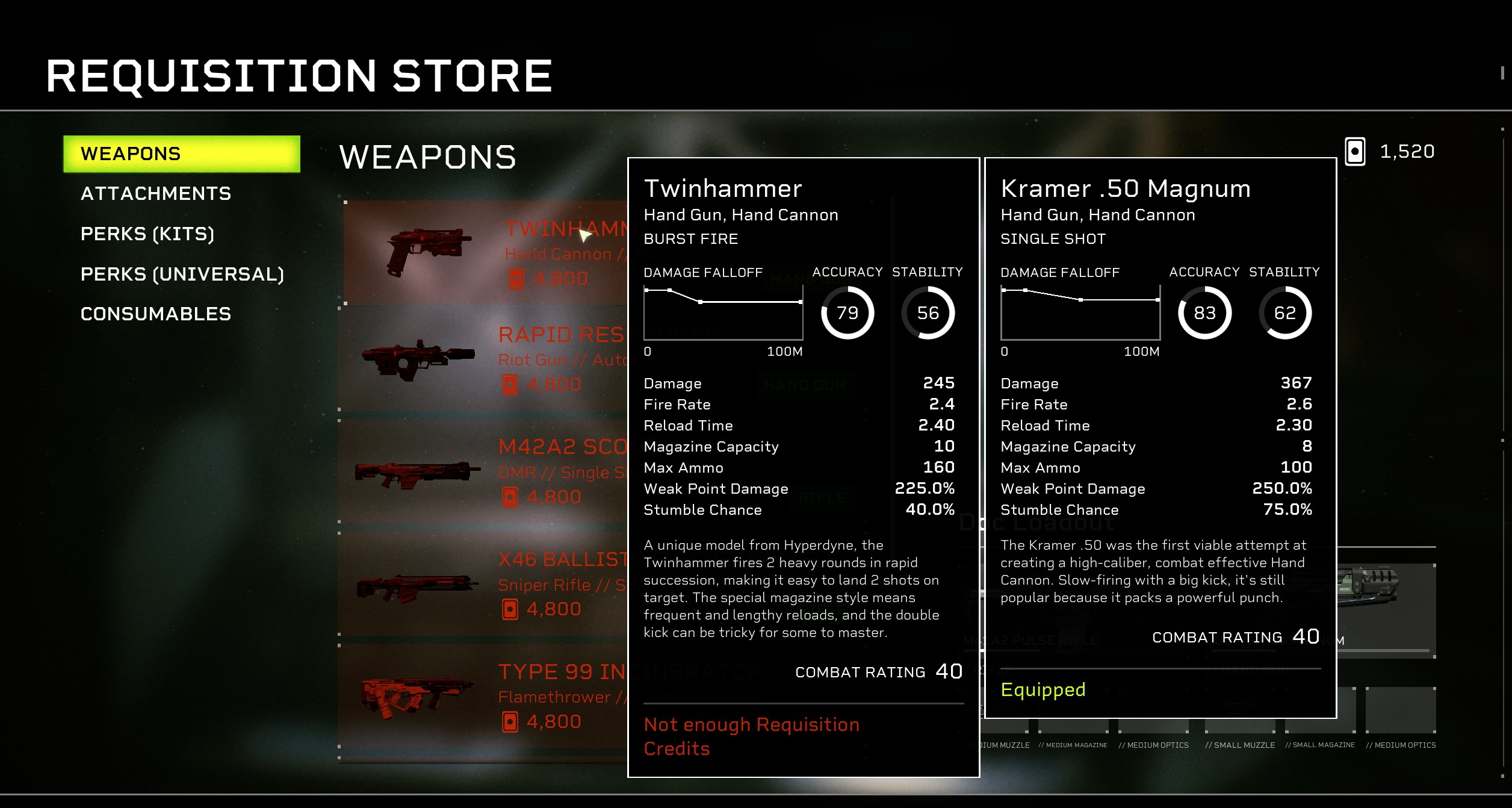Click the Equipped label under Kramer .50 Magnum

pyautogui.click(x=1043, y=689)
